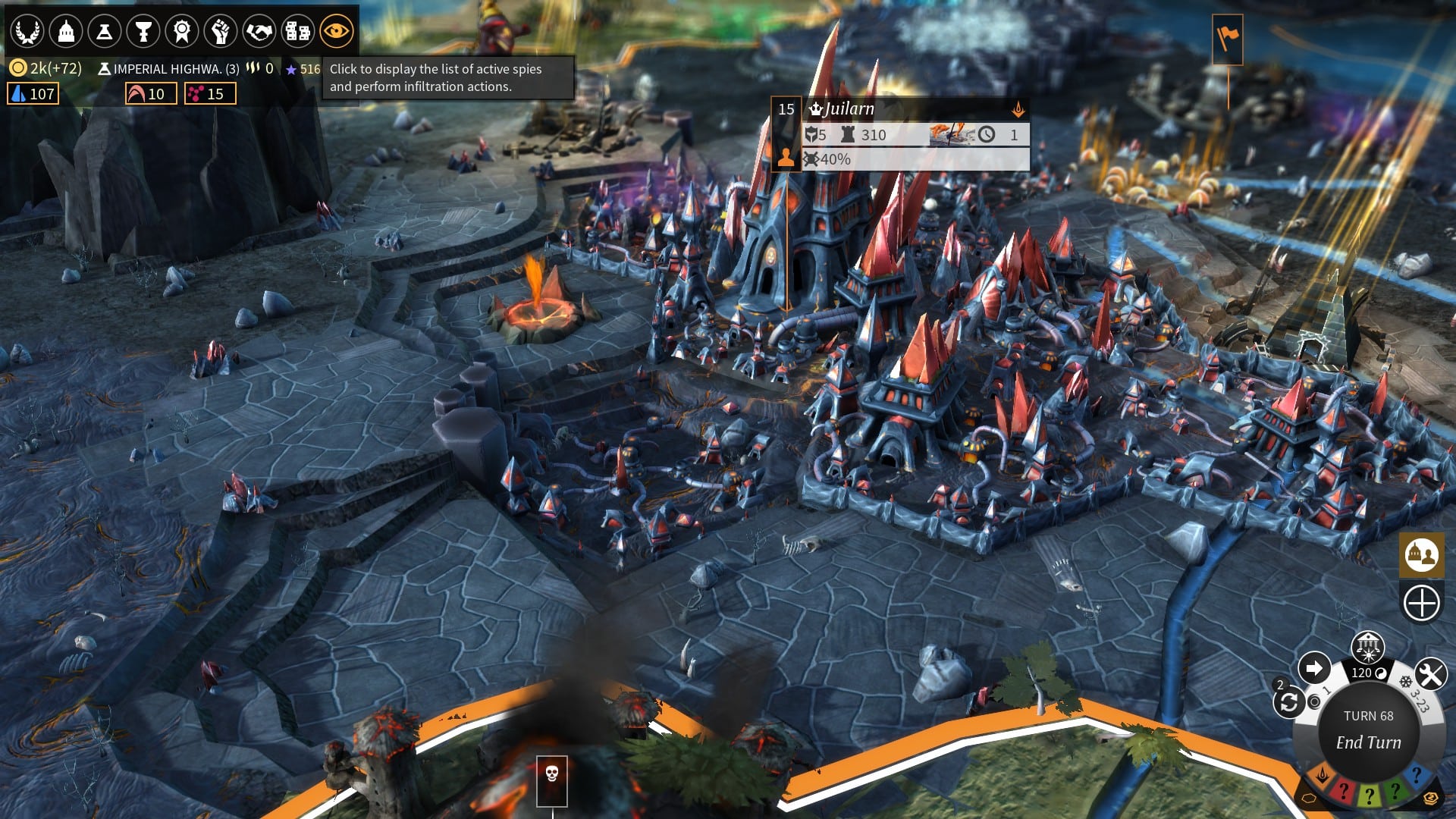
Task: Click the right arrow next-action button
Action: coord(1313,668)
